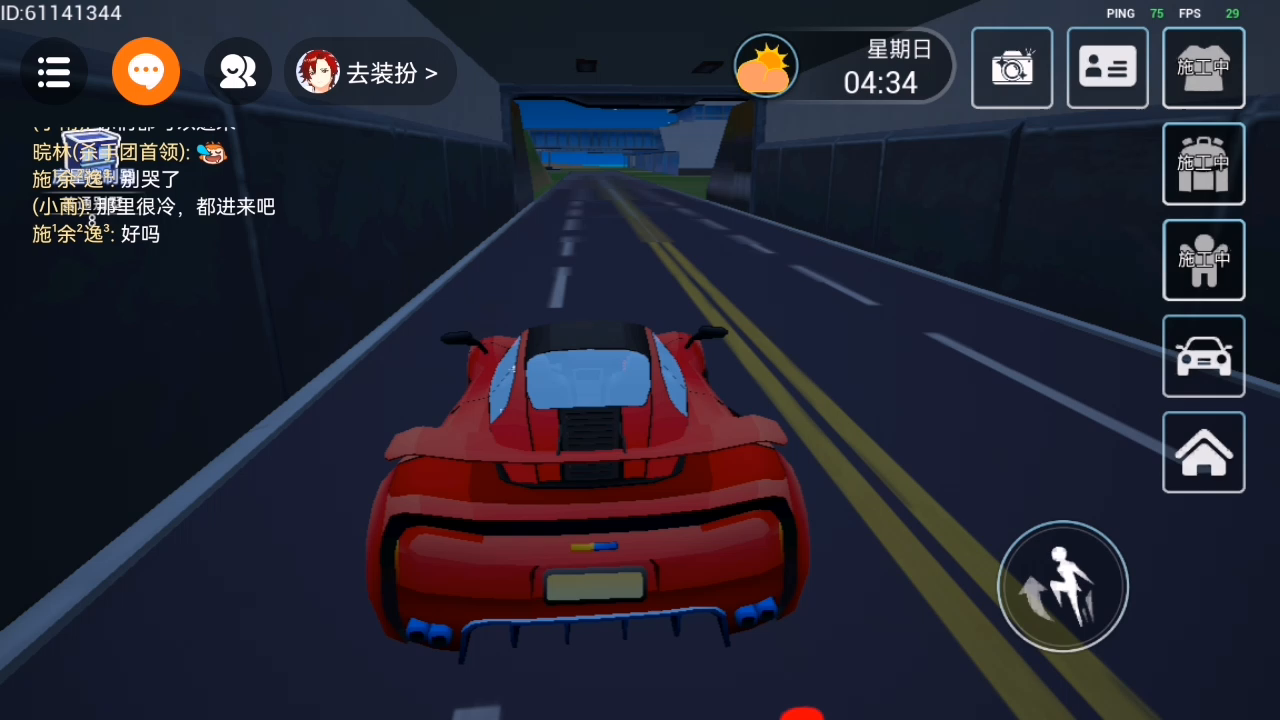Select the character figure icon marked 施工中
The image size is (1280, 720).
[1203, 260]
